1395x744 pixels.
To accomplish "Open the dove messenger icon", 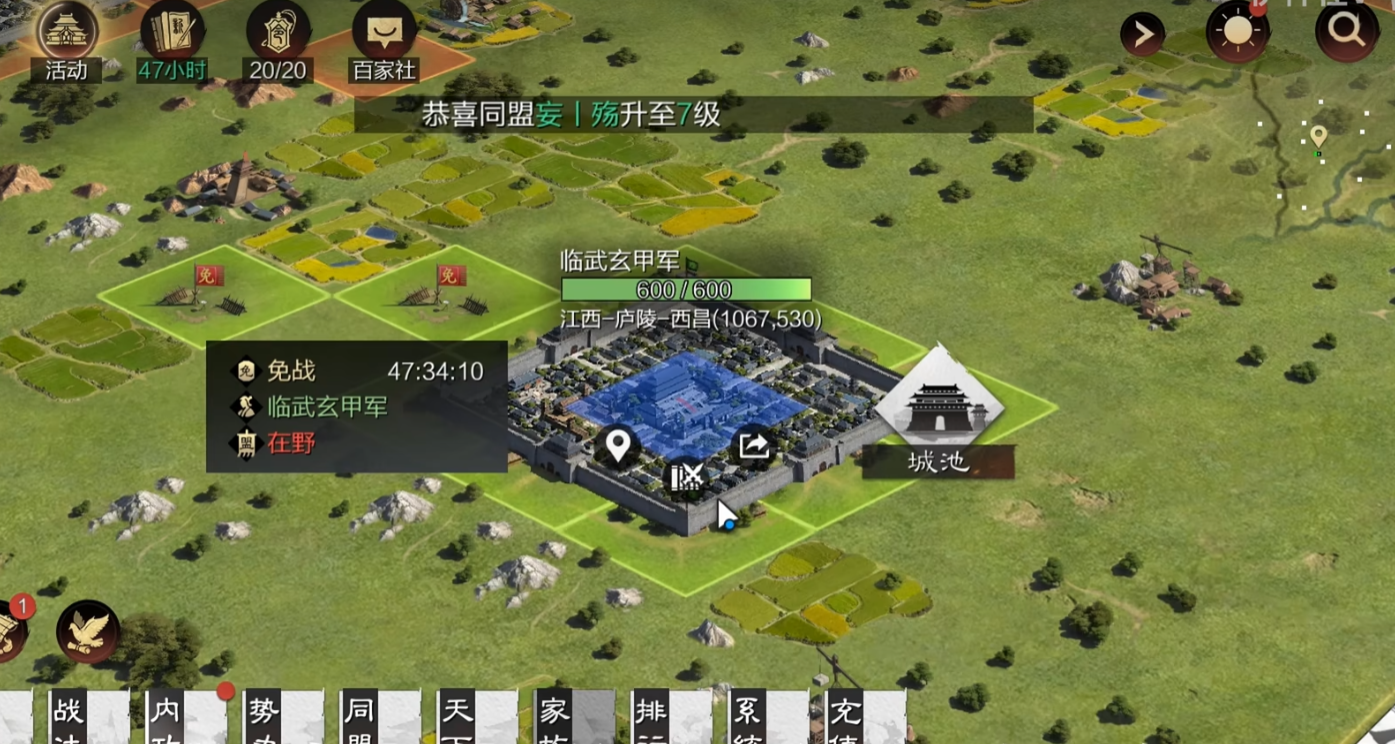I will pyautogui.click(x=88, y=631).
